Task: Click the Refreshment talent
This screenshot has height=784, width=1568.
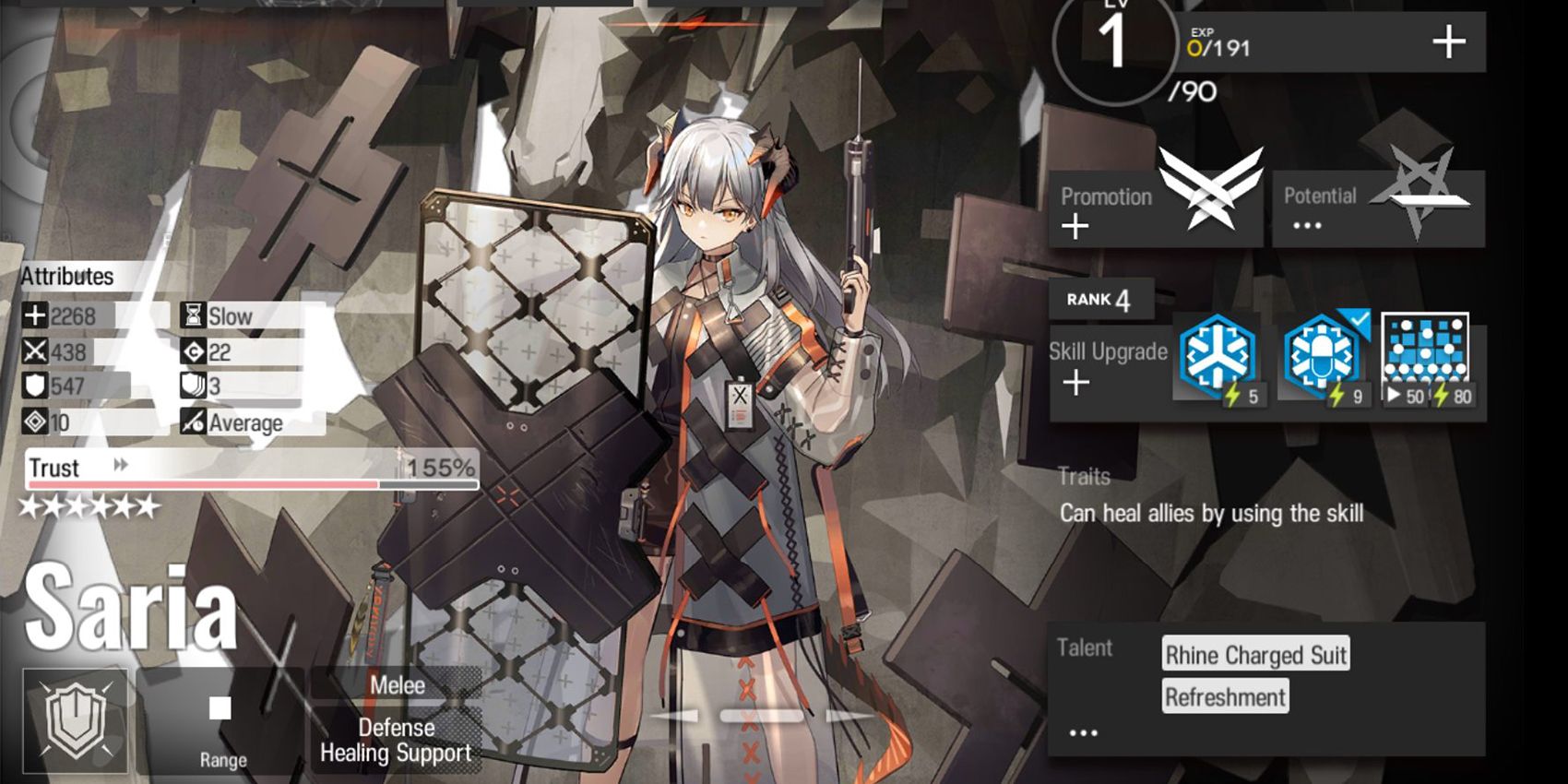Action: (x=1225, y=697)
